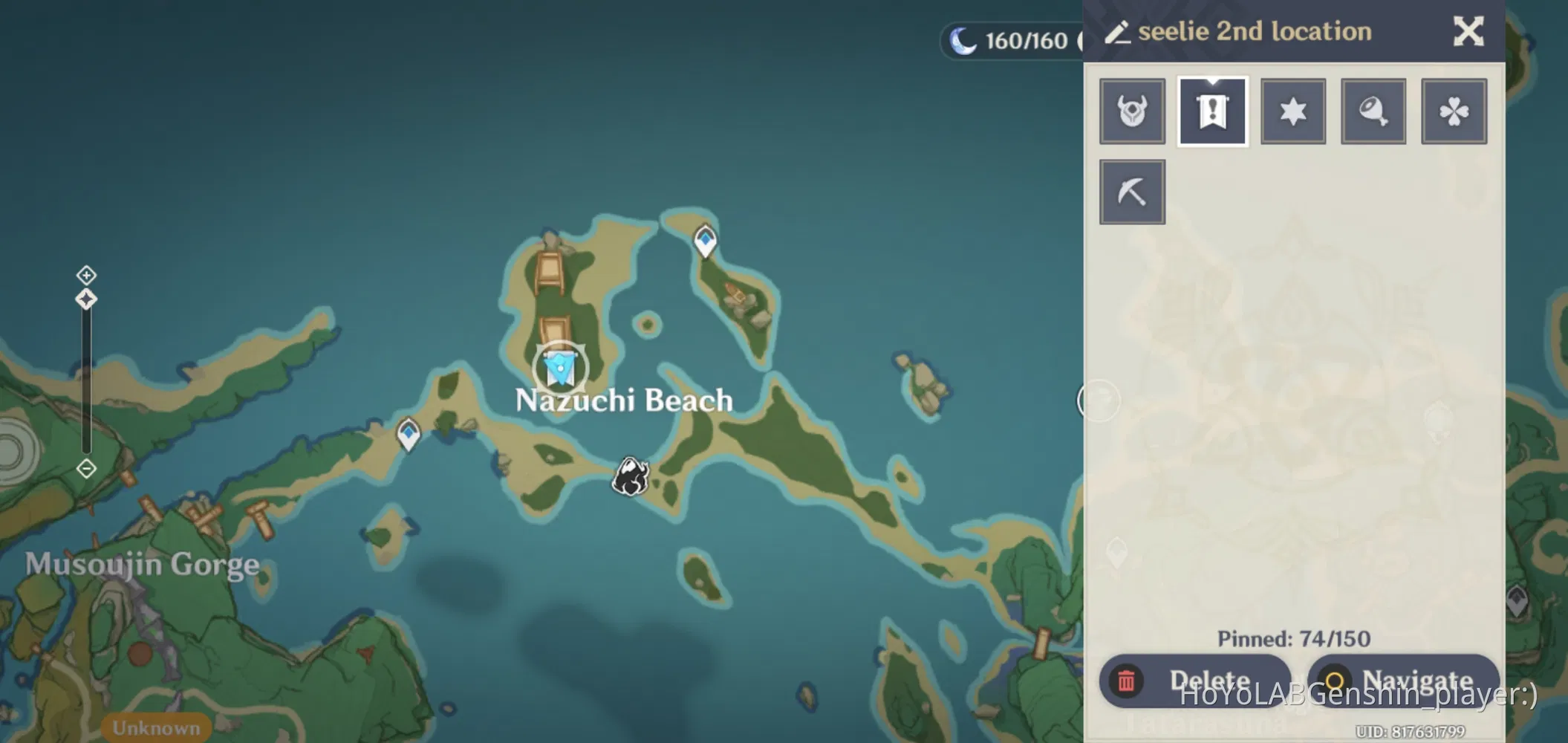This screenshot has height=743, width=1568.
Task: Choose the meat pin category icon
Action: pyautogui.click(x=1373, y=110)
